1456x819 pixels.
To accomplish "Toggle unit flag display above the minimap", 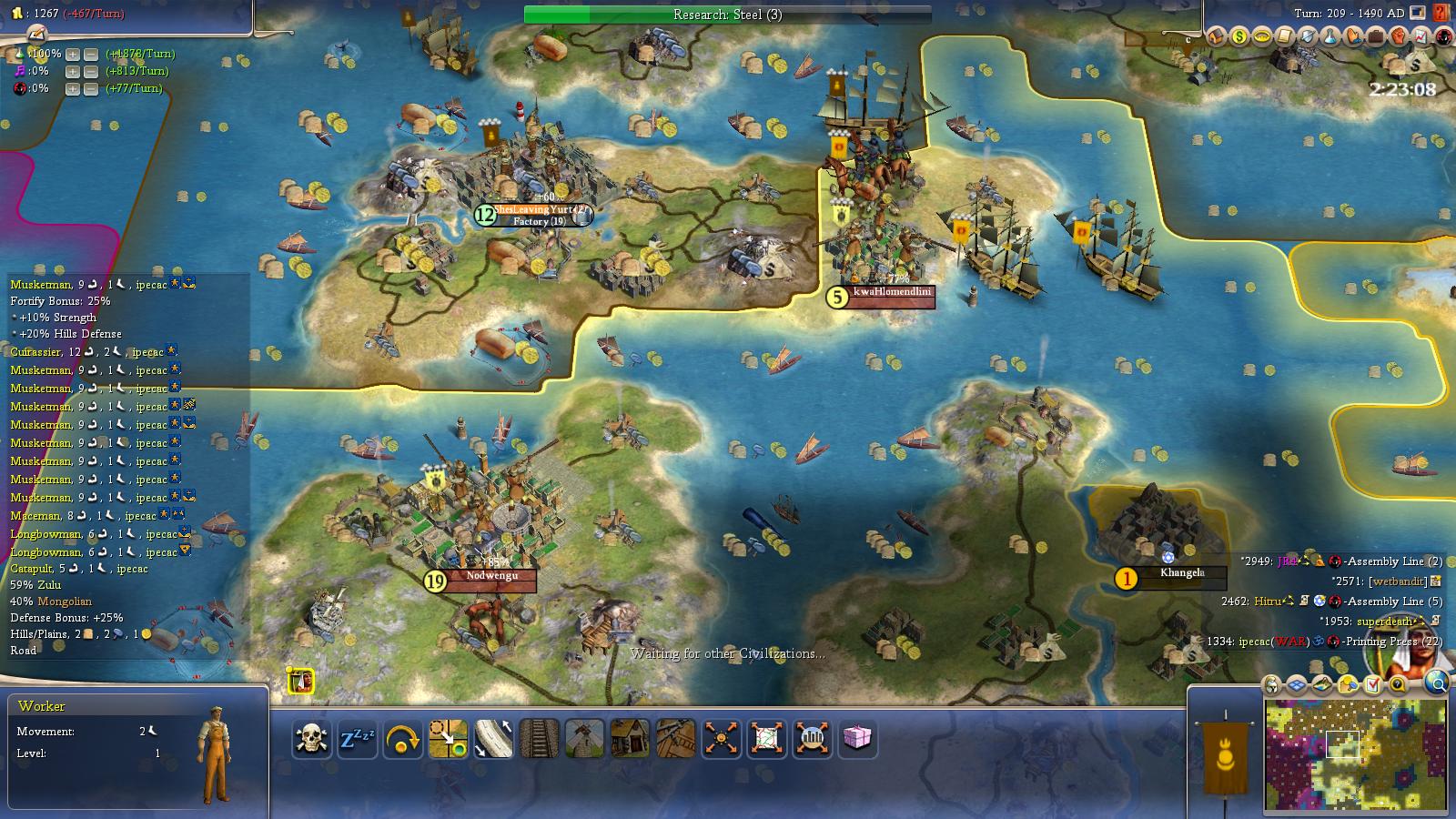I will pos(1271,685).
